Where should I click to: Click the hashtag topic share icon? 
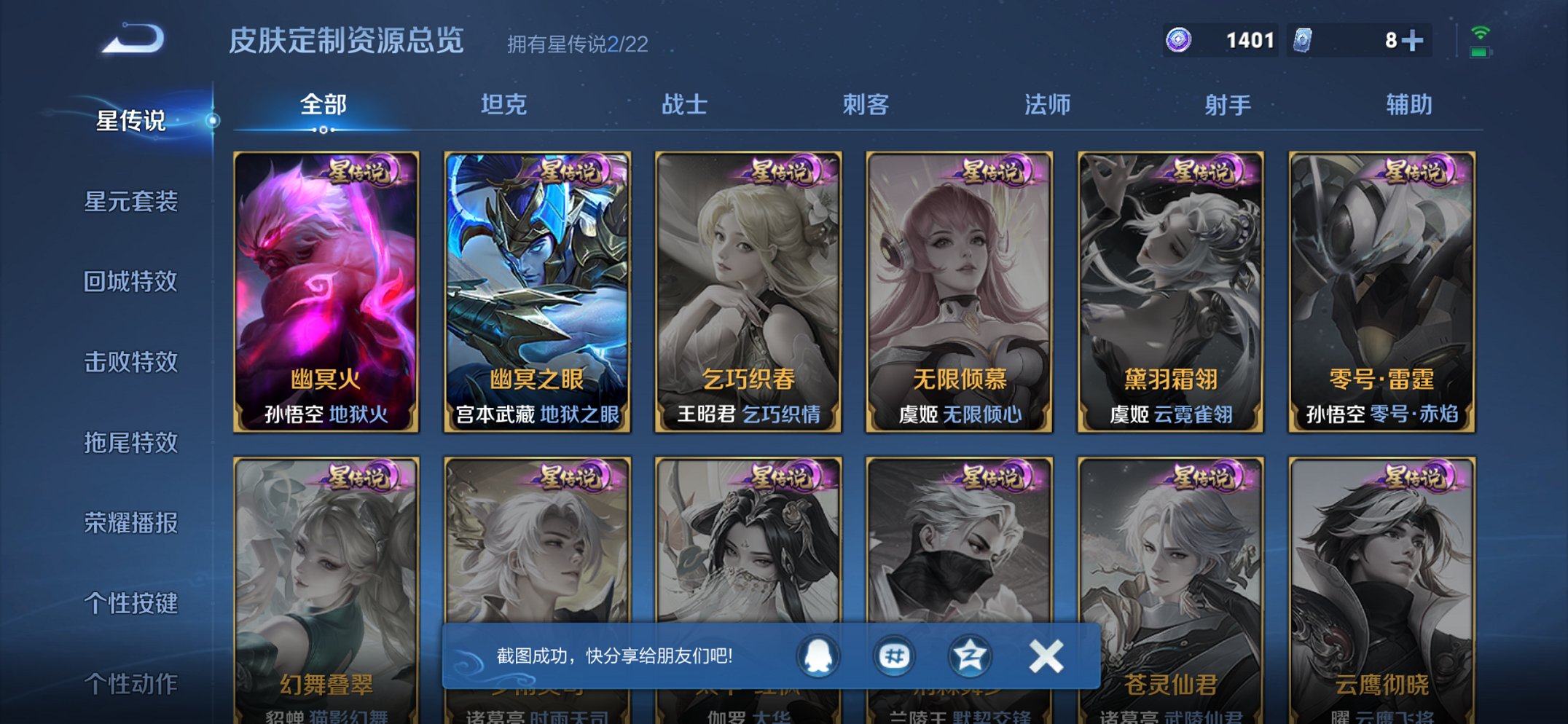coord(895,655)
